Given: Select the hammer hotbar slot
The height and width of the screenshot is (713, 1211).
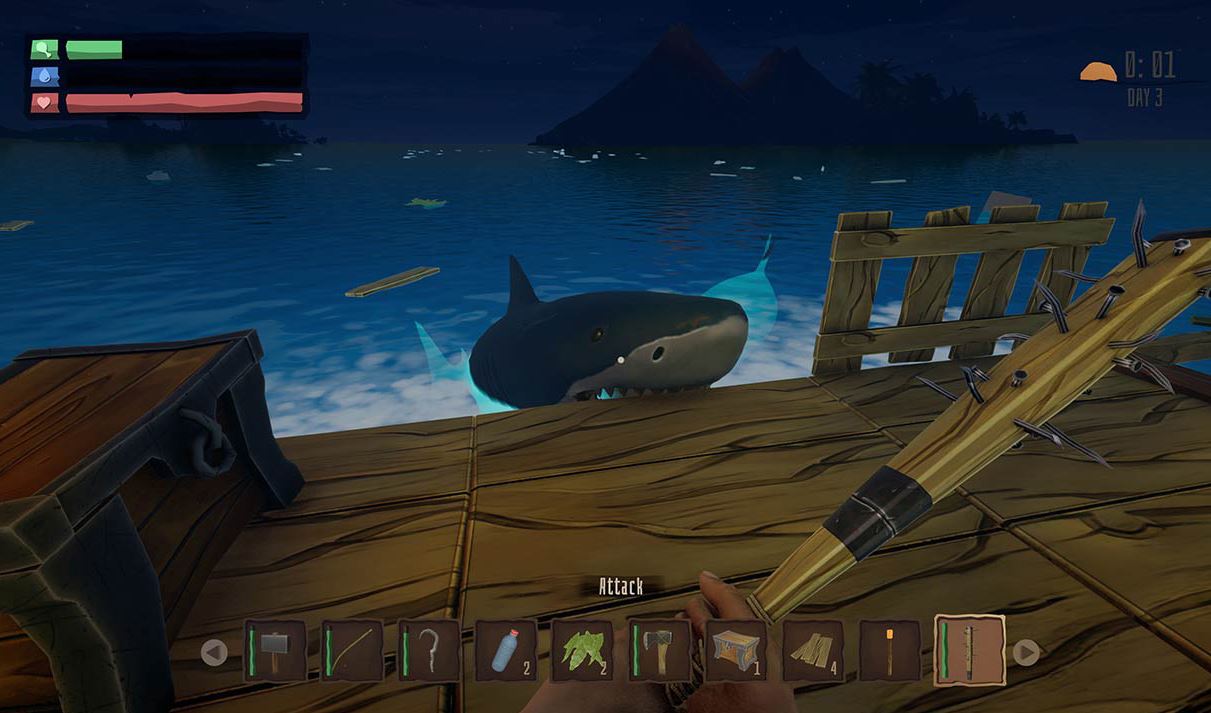Looking at the screenshot, I should coord(275,651).
